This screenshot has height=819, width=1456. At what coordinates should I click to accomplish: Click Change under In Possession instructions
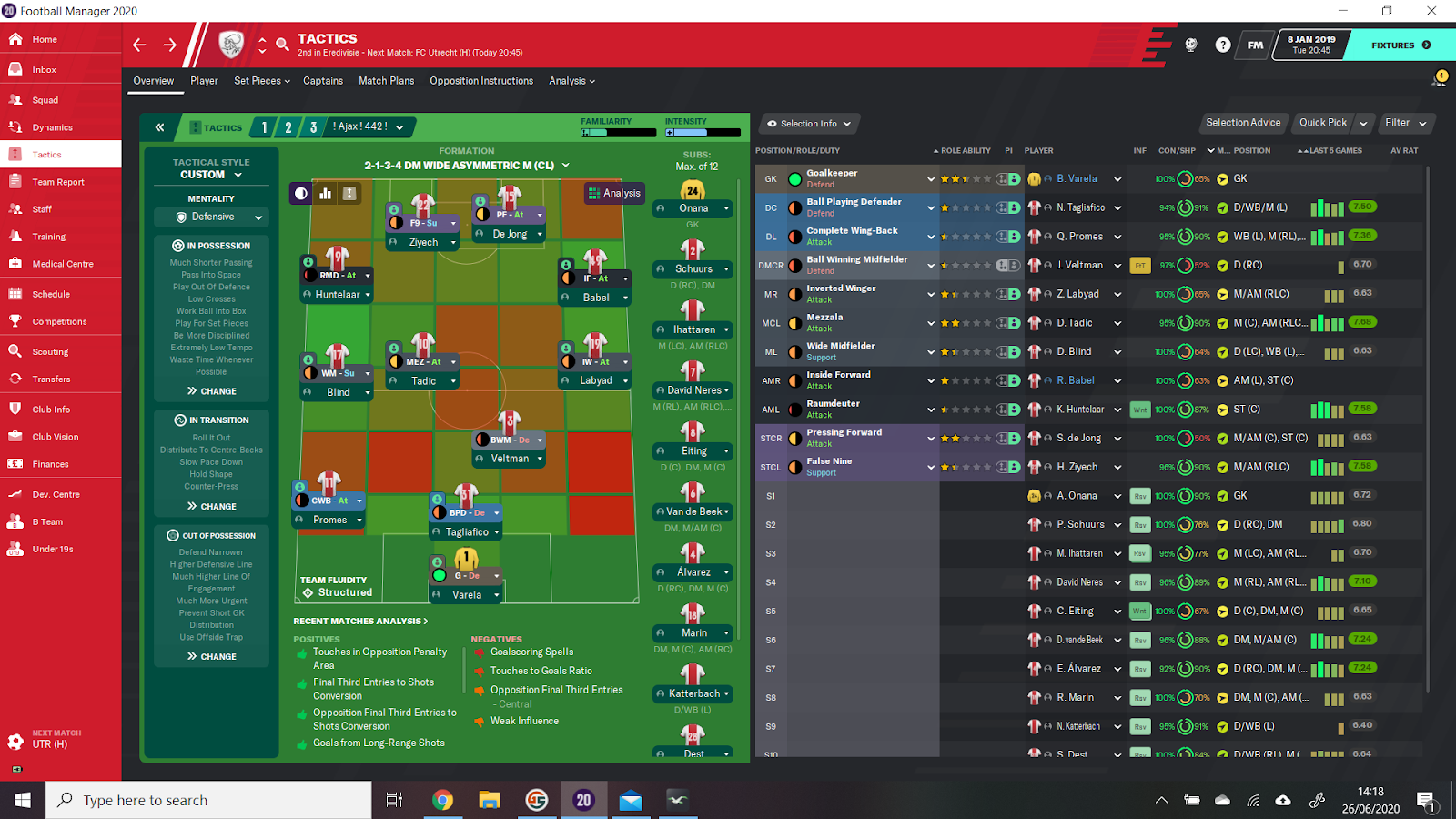pyautogui.click(x=211, y=391)
